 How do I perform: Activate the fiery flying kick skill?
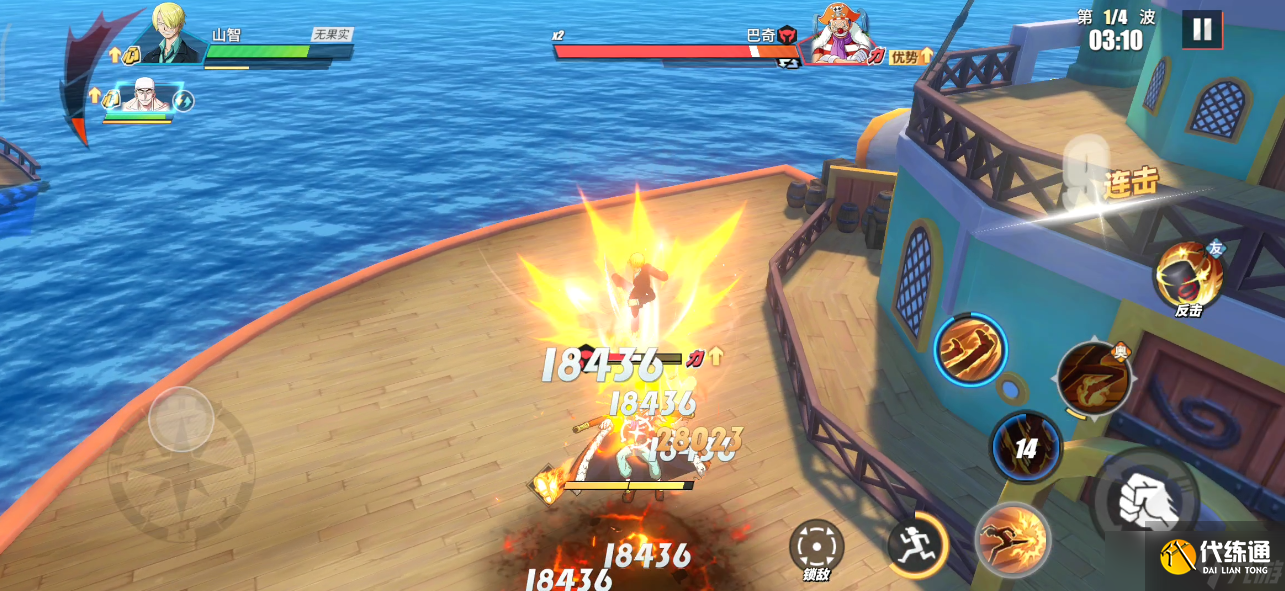pyautogui.click(x=1012, y=539)
